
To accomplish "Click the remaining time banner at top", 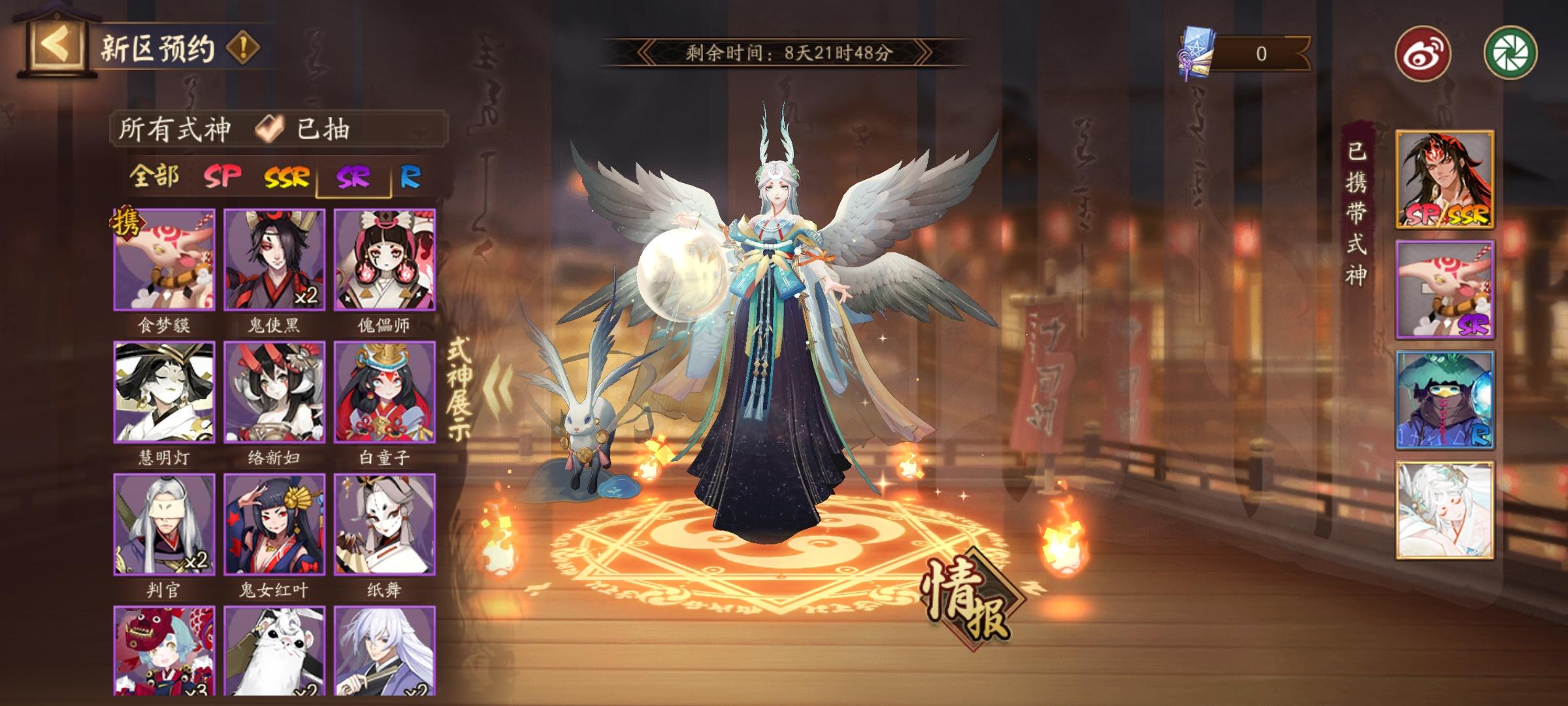I will click(789, 51).
